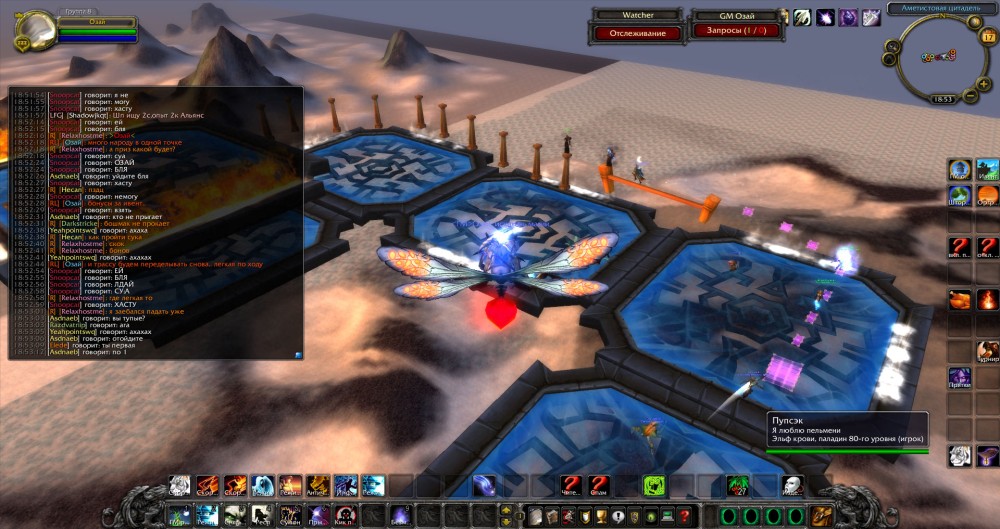Click the roast chicken food icon
This screenshot has width=1000, height=529.
point(960,298)
